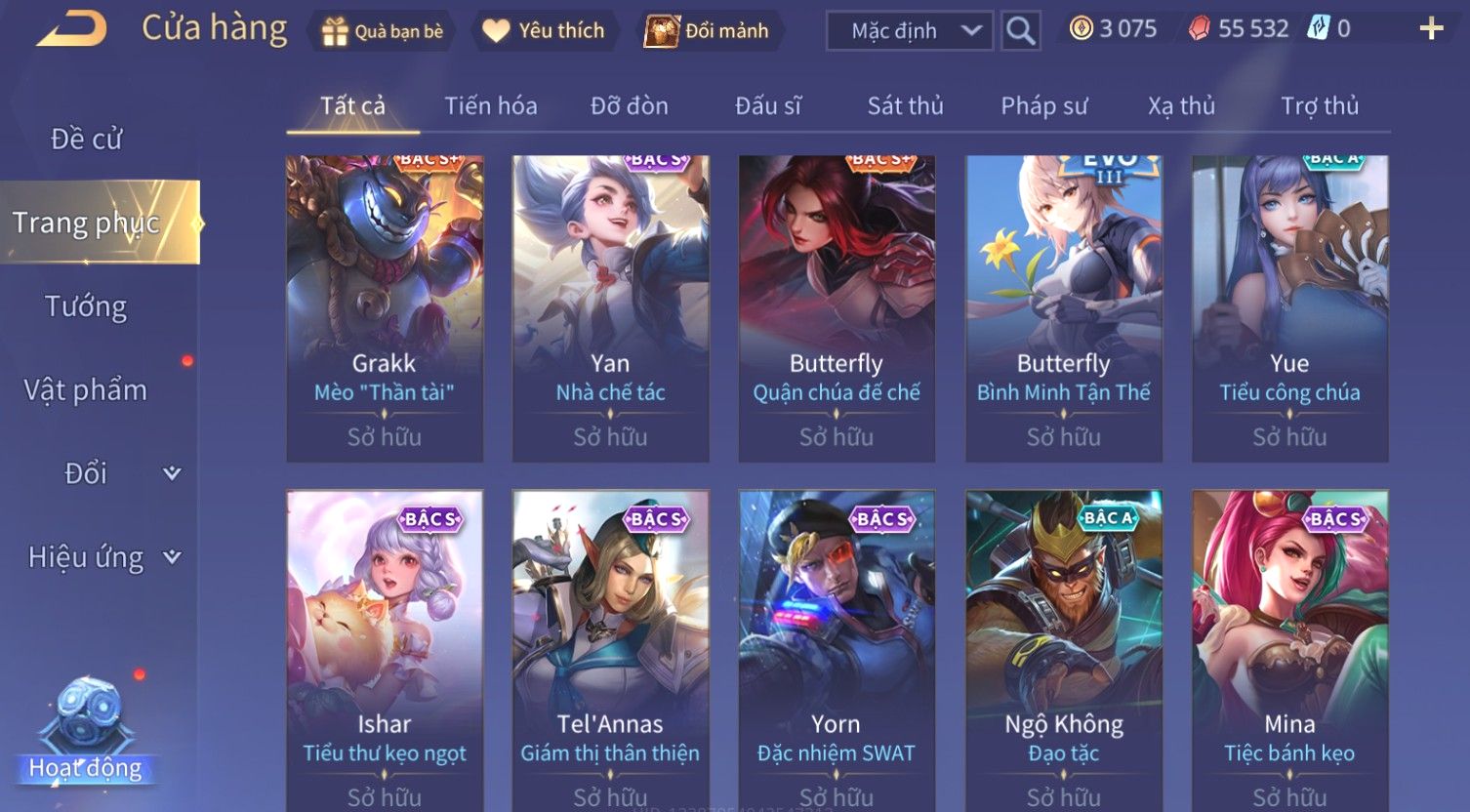Go back using the return arrow
Viewport: 1470px width, 812px height.
click(71, 29)
